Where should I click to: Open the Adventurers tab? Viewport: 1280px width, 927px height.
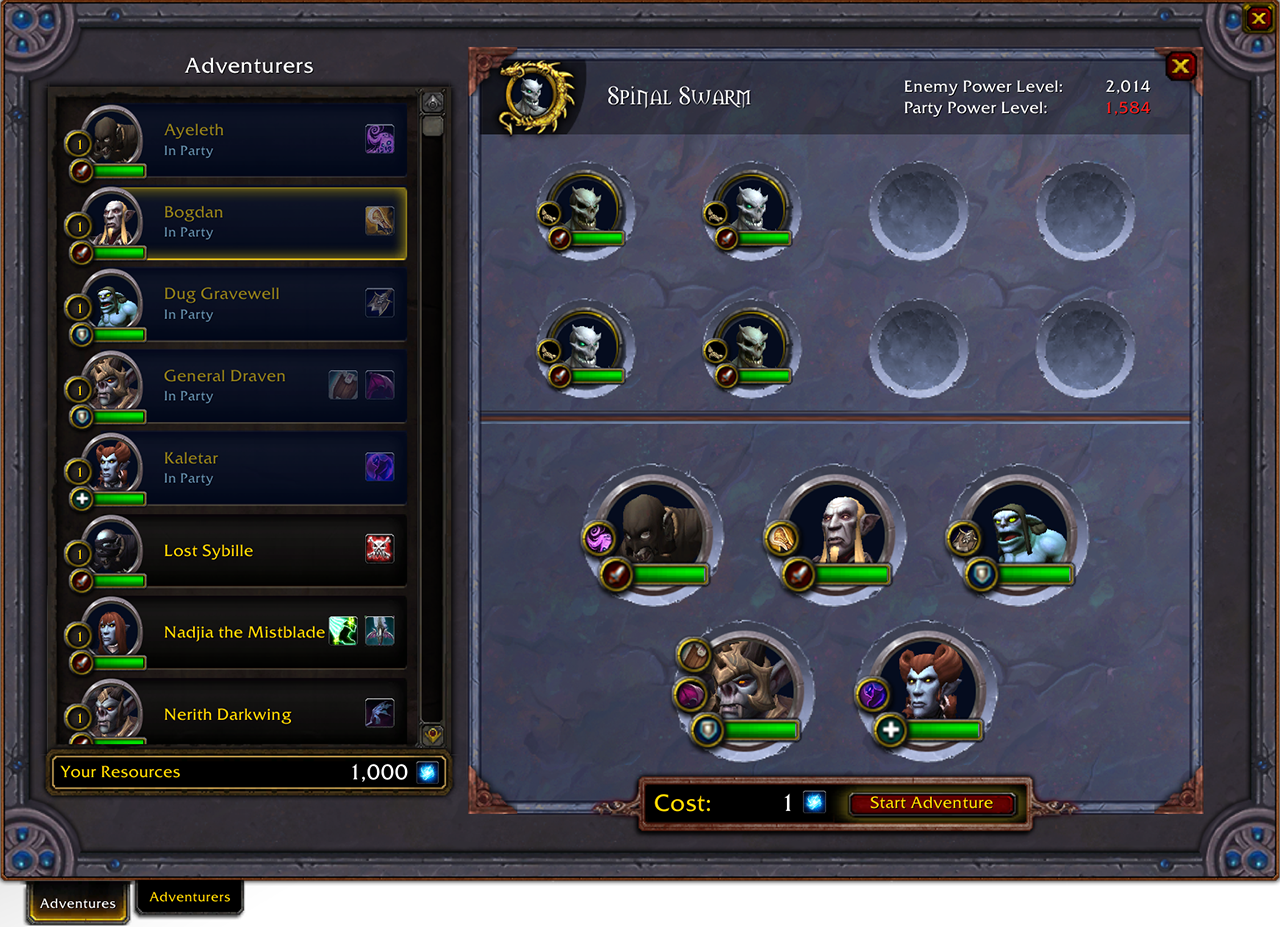(190, 897)
